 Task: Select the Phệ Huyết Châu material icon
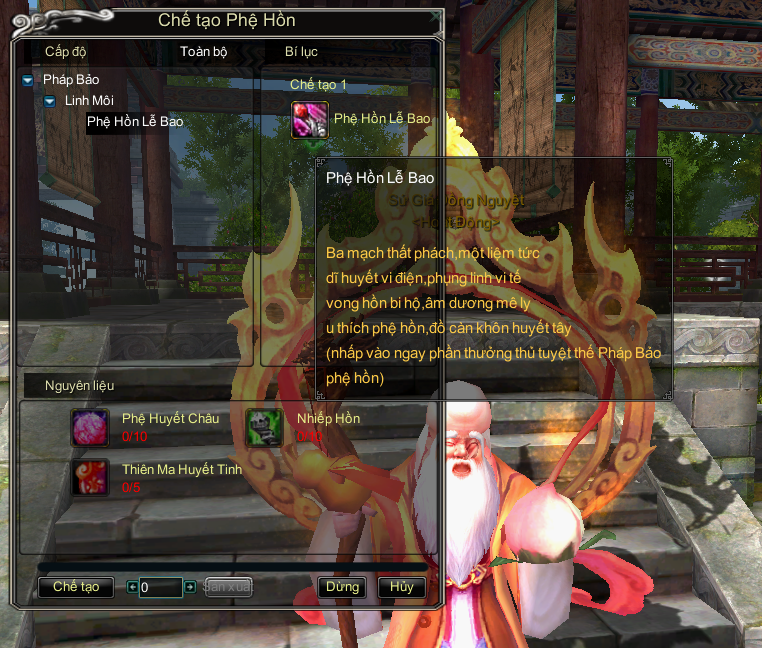pyautogui.click(x=90, y=427)
